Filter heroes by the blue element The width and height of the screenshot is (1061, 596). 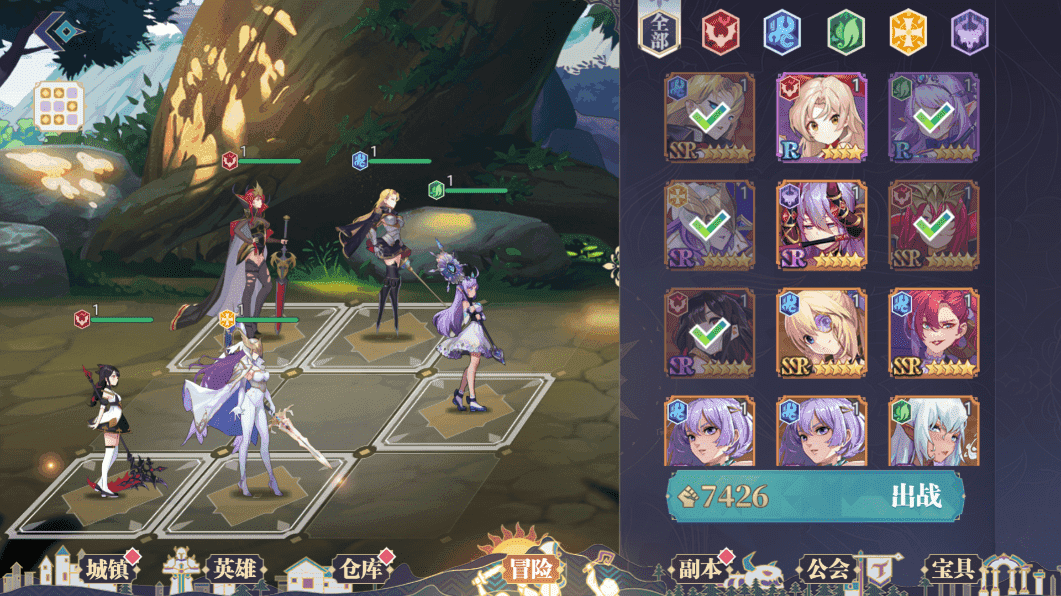(782, 32)
